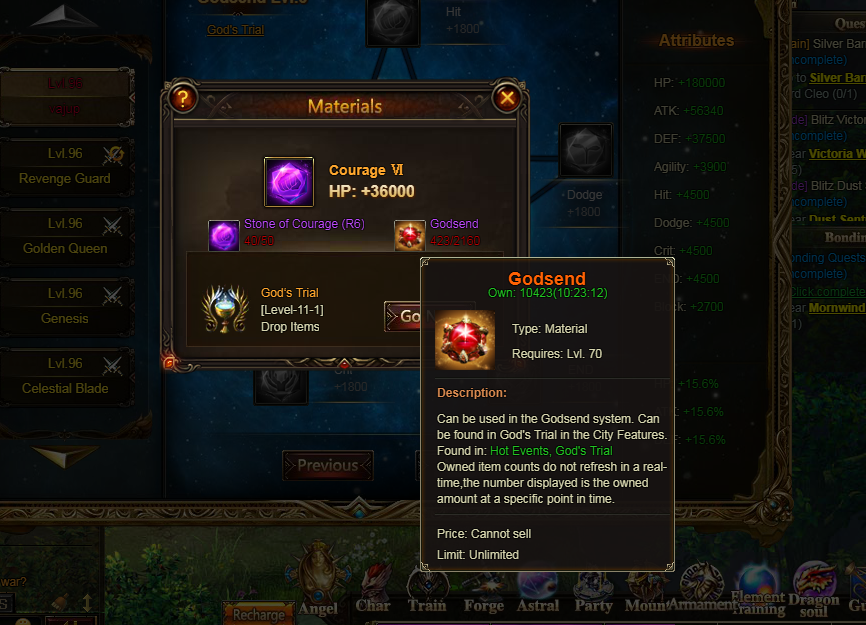Open the Materials help question mark

[x=183, y=98]
